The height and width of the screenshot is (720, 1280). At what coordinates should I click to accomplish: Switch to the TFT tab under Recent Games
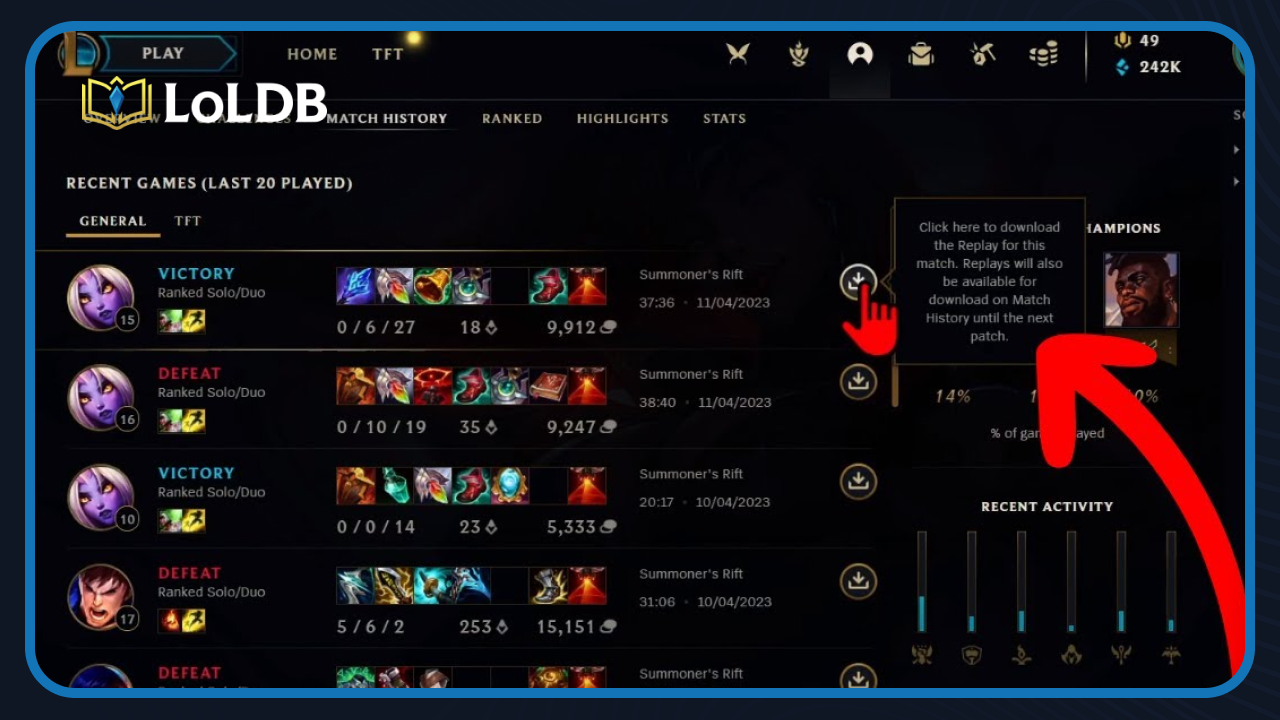(189, 221)
